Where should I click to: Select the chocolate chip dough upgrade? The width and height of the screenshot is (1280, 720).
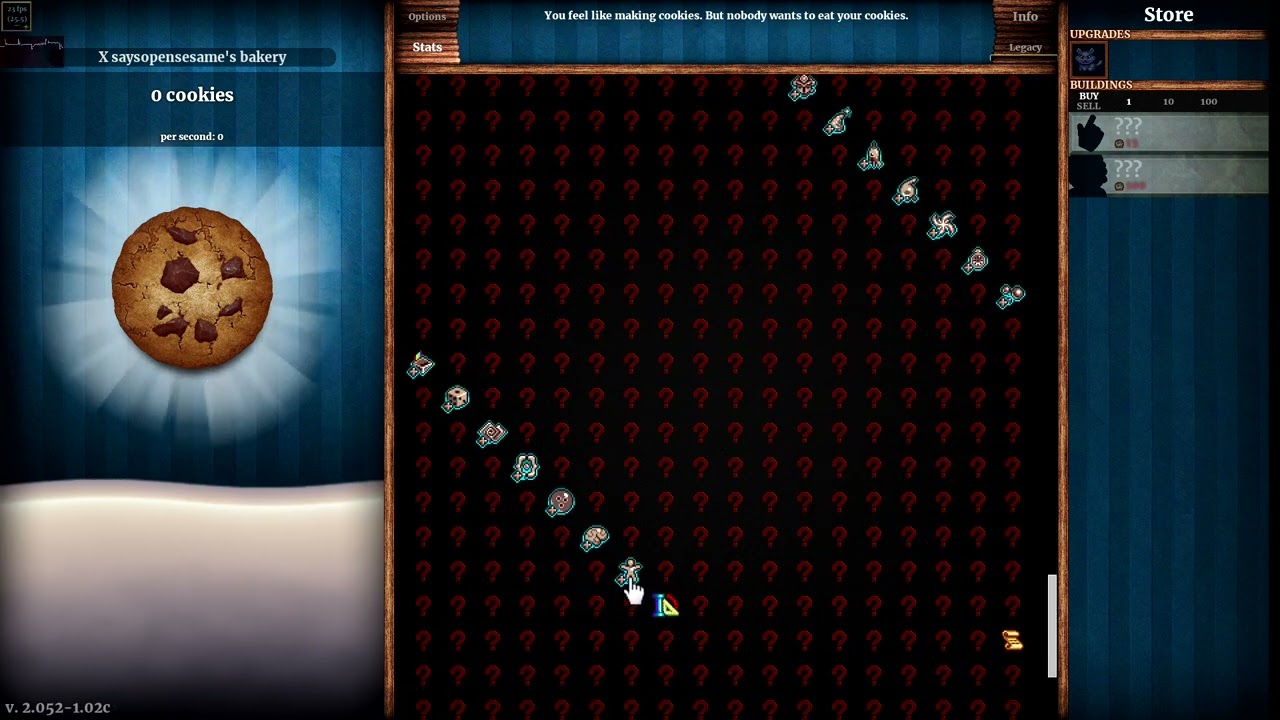560,503
